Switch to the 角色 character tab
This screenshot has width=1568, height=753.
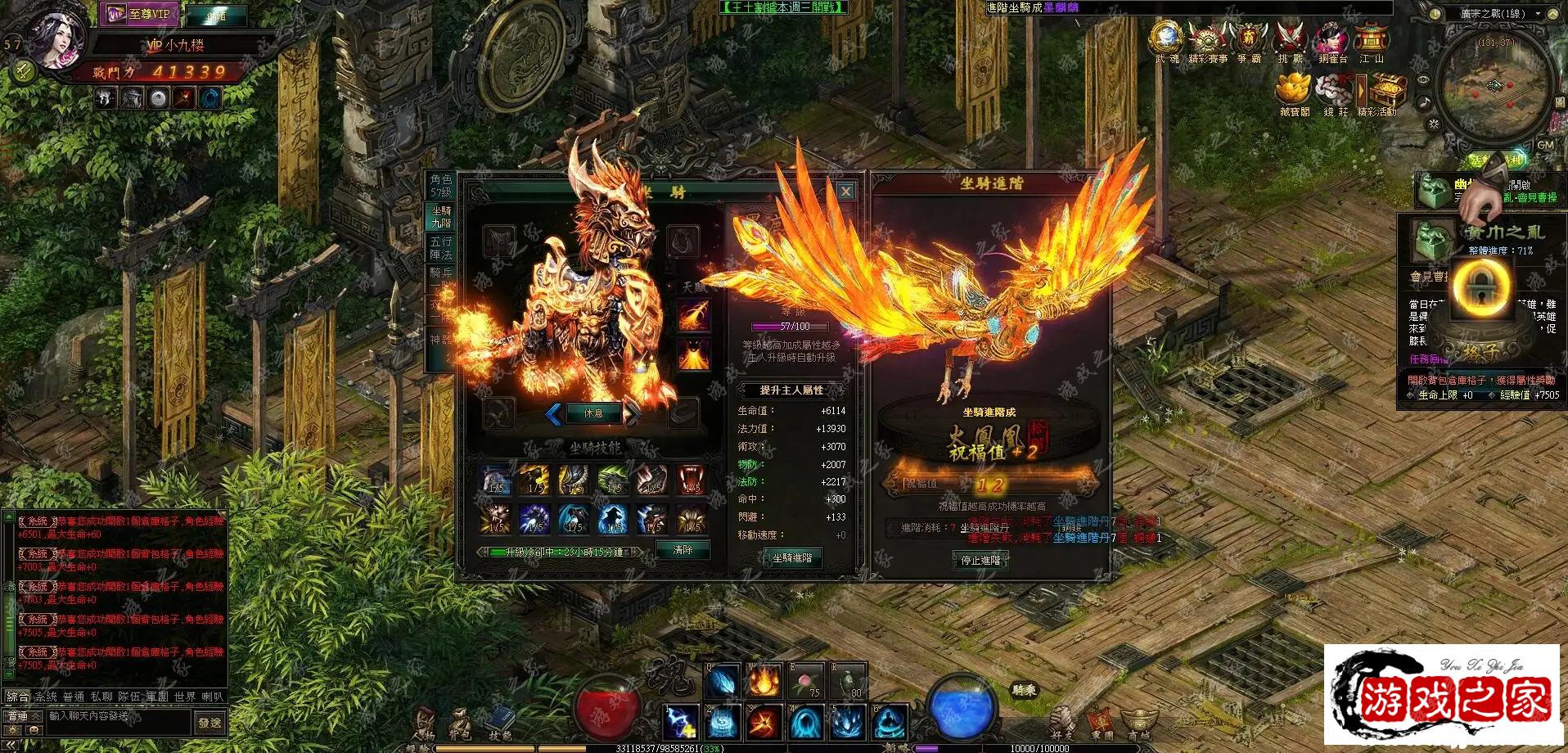[x=441, y=186]
